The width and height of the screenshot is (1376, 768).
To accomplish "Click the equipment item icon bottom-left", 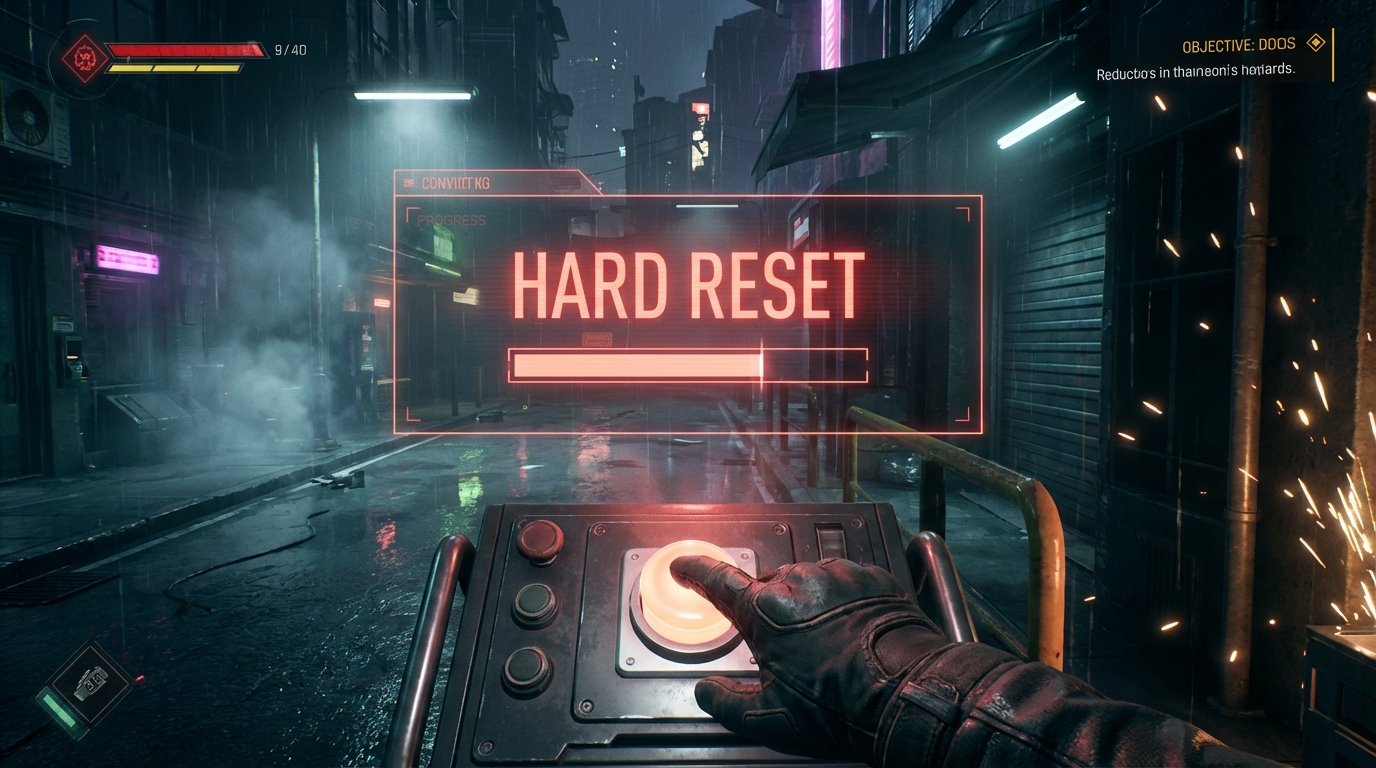I will [x=93, y=684].
